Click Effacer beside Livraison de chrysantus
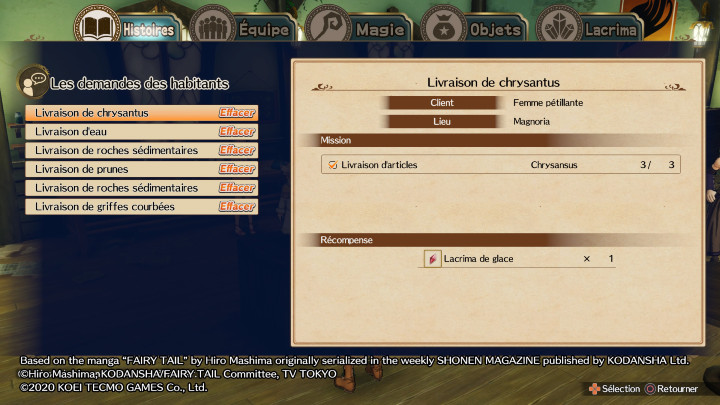 (237, 113)
